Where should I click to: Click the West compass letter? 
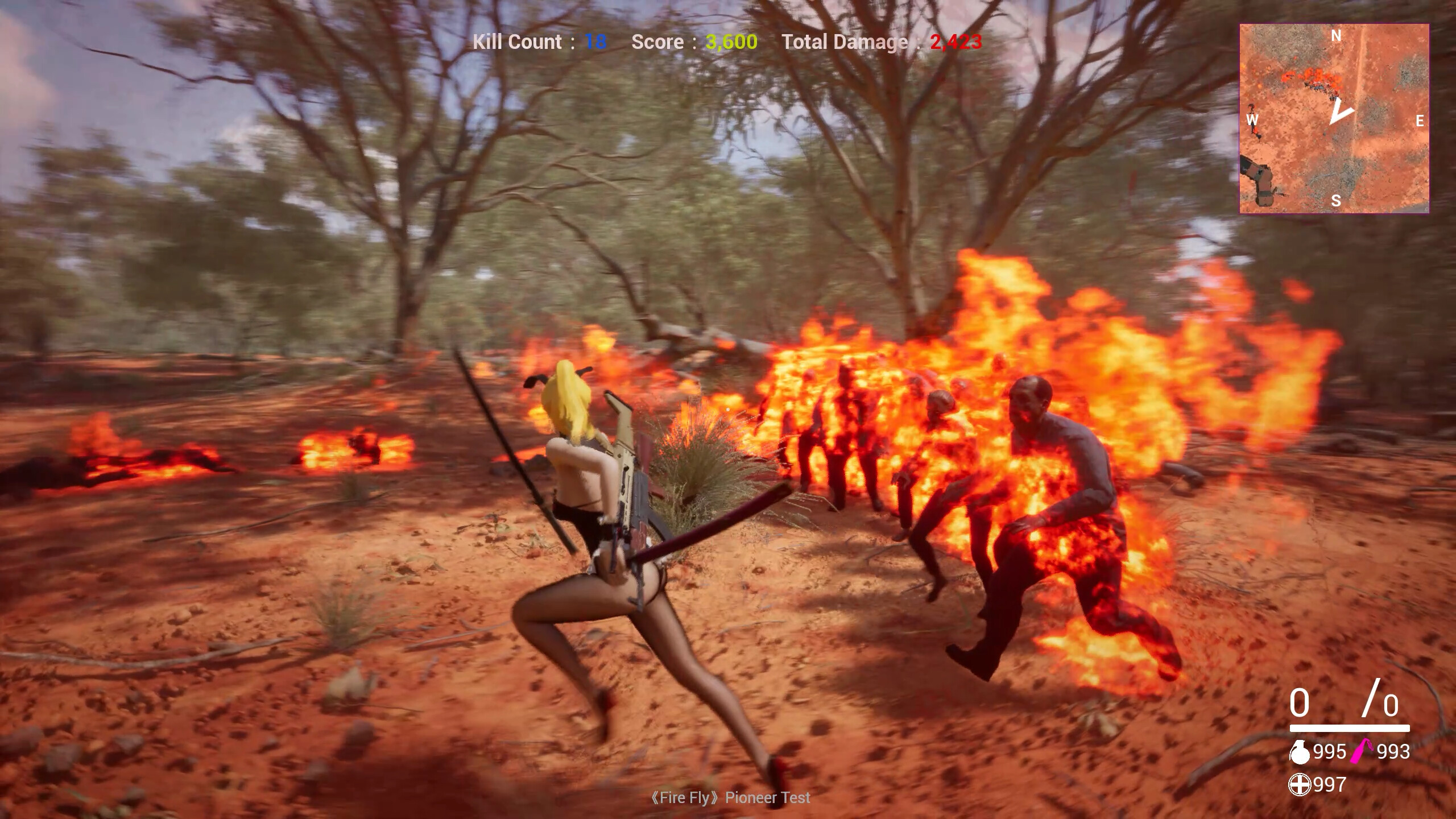coord(1252,120)
